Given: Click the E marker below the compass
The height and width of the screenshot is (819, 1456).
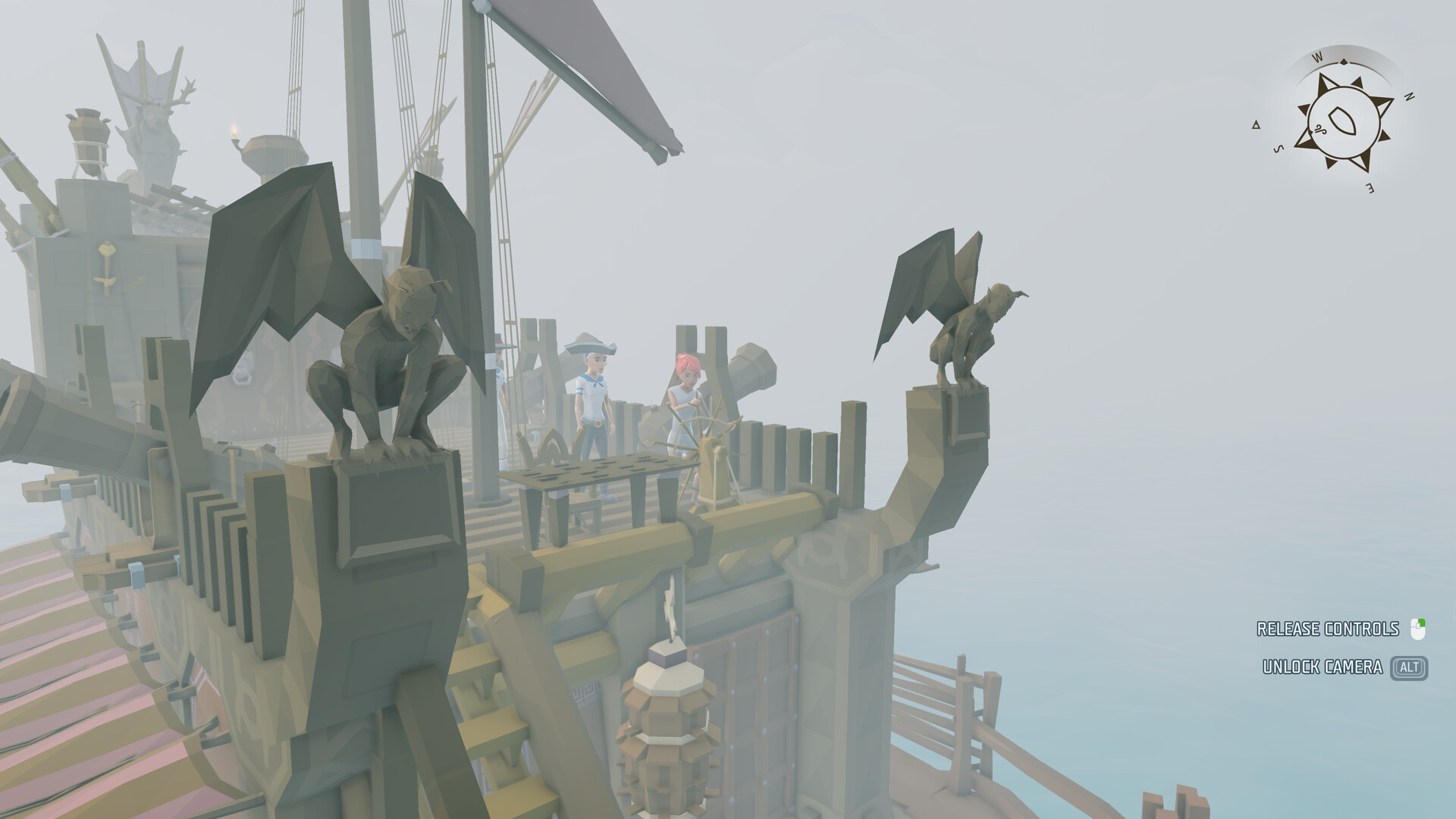Looking at the screenshot, I should [1370, 188].
